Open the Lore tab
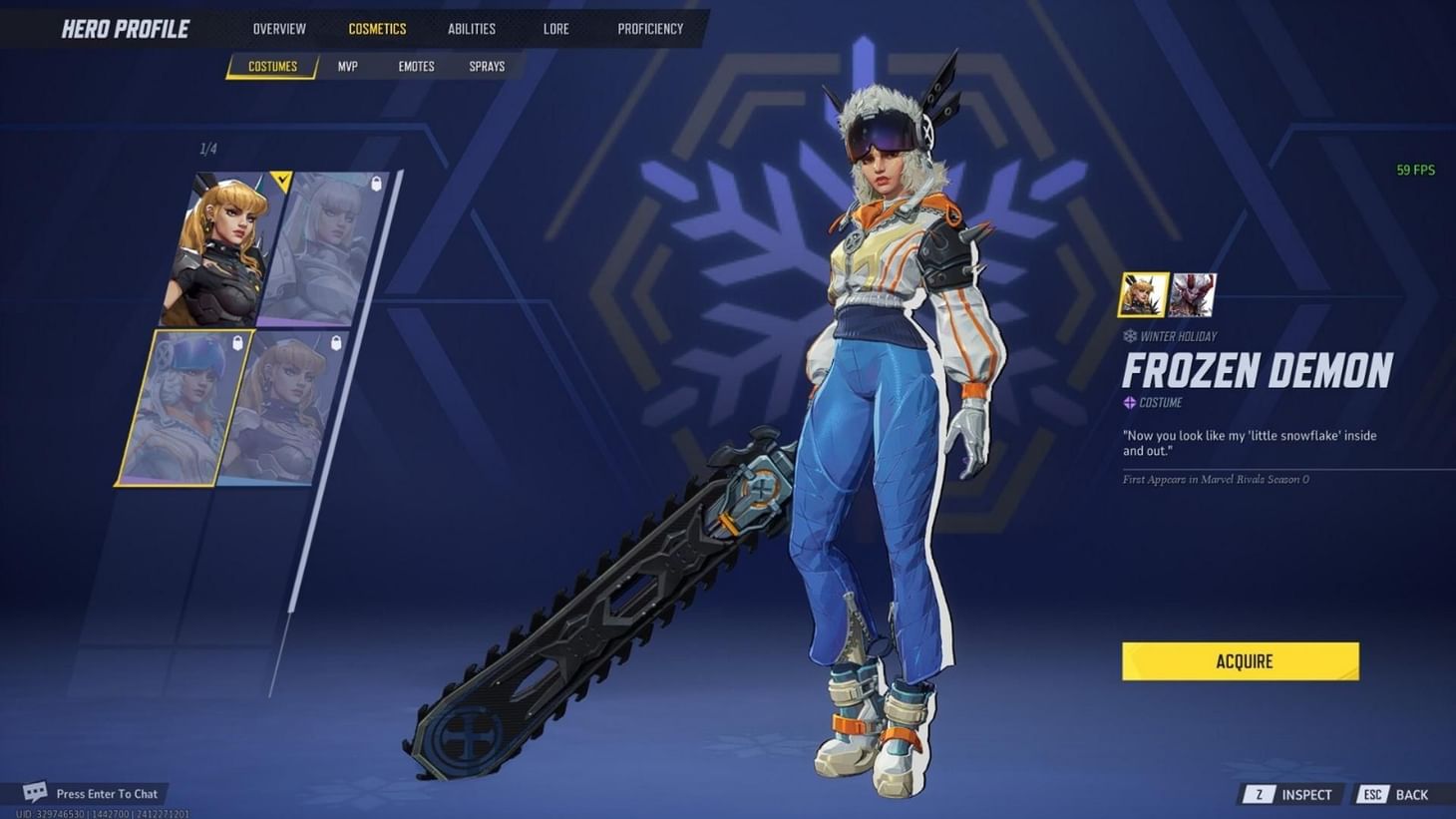1456x819 pixels. click(x=554, y=28)
